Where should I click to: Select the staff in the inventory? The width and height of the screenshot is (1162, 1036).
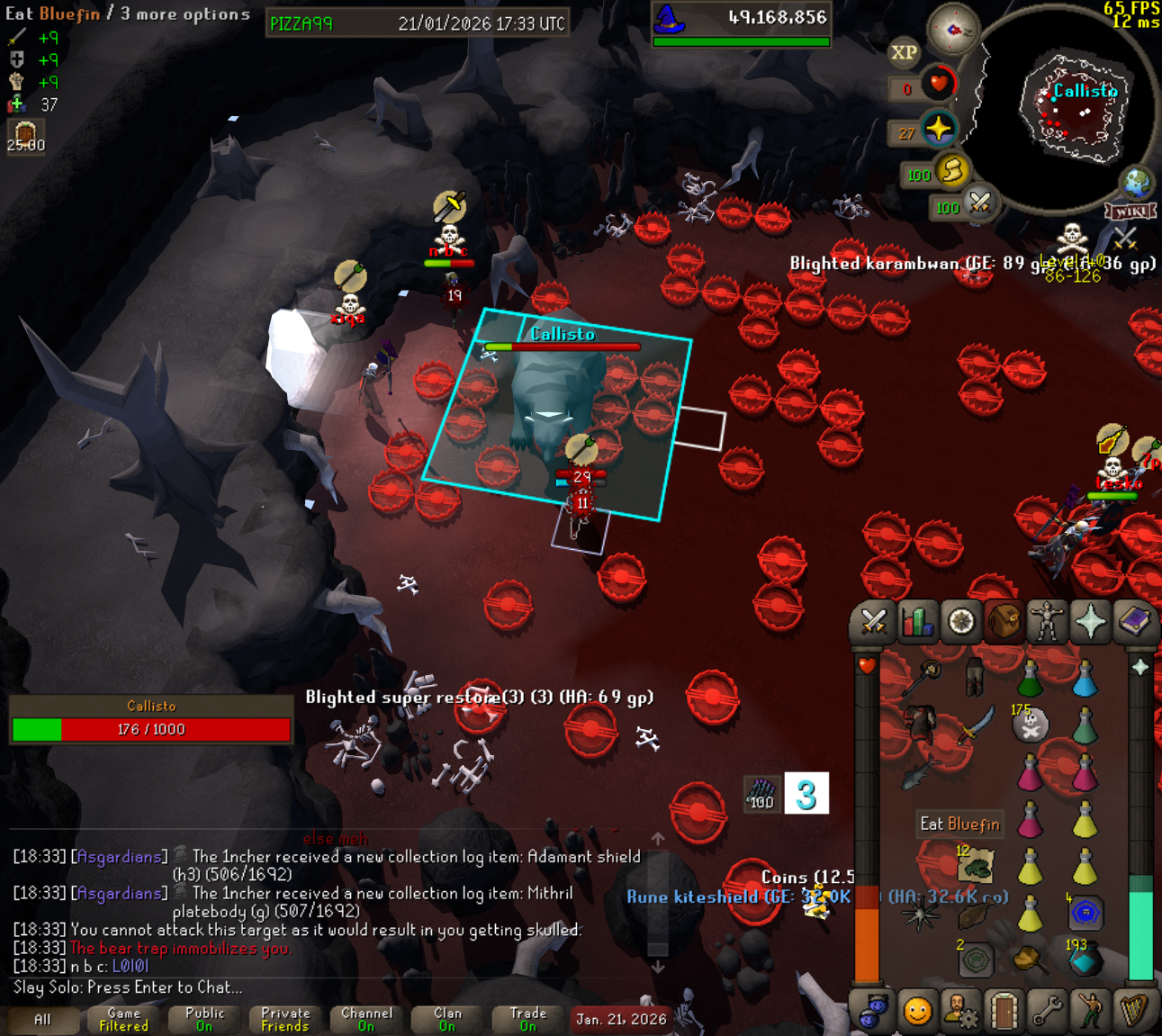[923, 678]
